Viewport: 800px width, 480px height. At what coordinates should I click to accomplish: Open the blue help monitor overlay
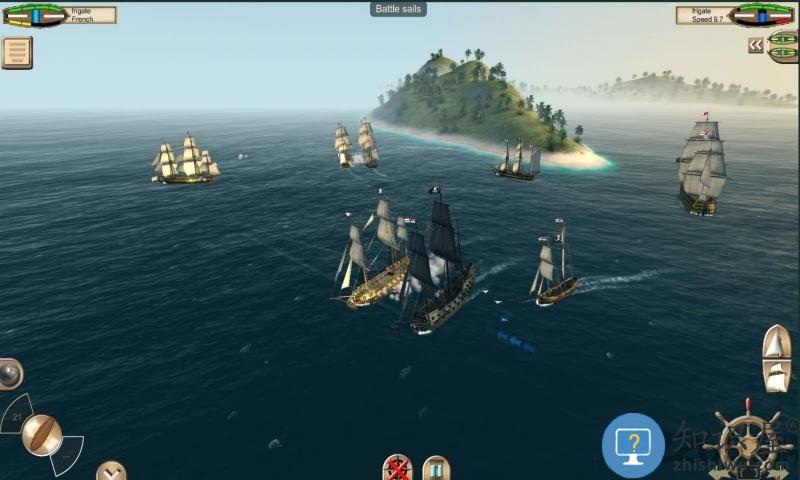[x=633, y=444]
